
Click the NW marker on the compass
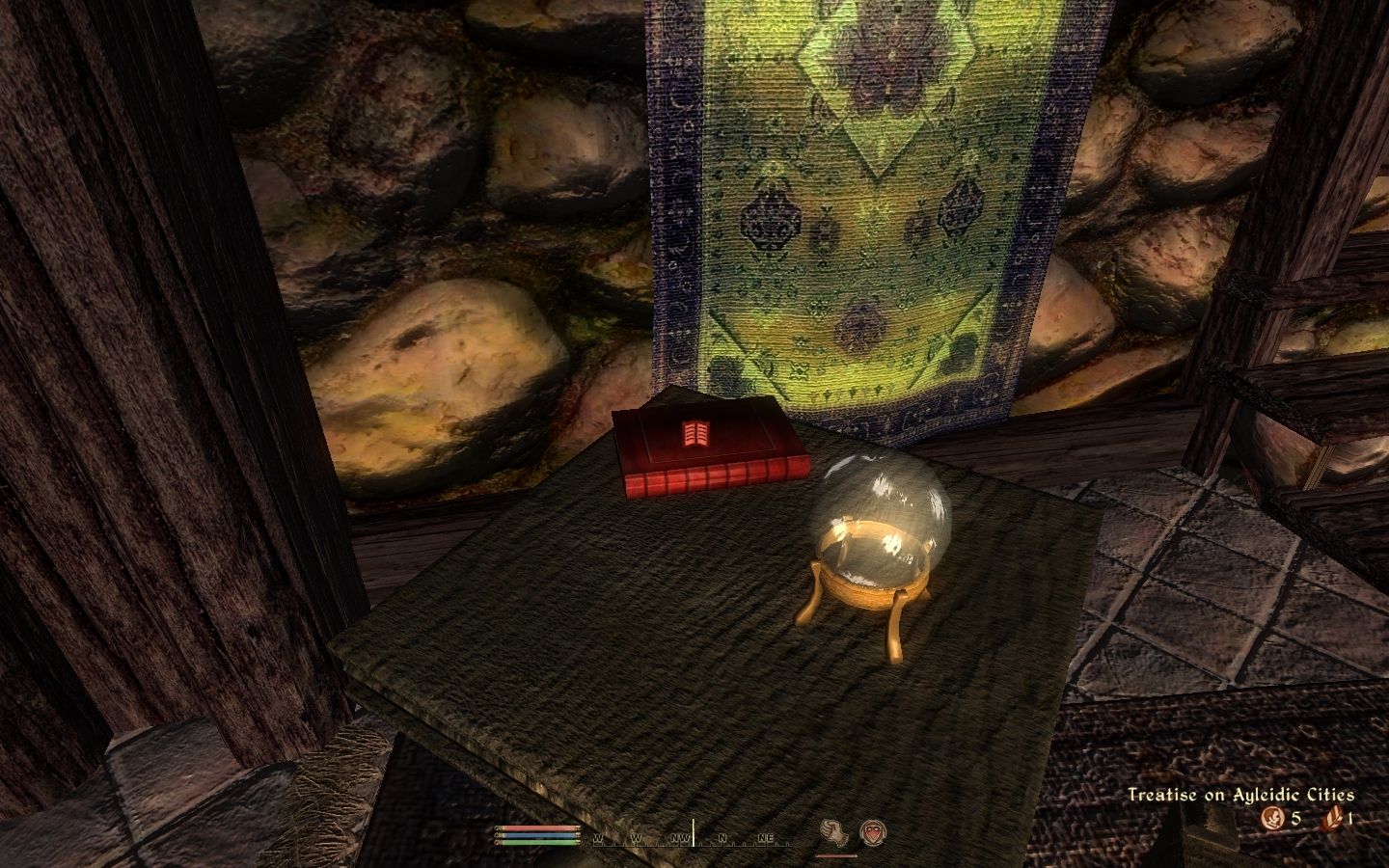pos(680,839)
